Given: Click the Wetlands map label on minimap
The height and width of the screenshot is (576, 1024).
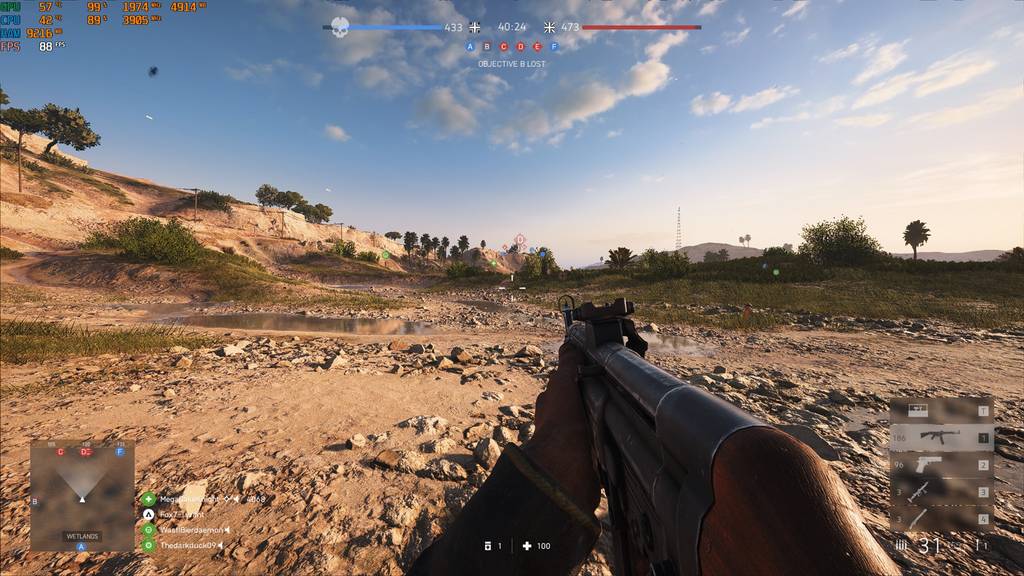Looking at the screenshot, I should click(x=82, y=536).
